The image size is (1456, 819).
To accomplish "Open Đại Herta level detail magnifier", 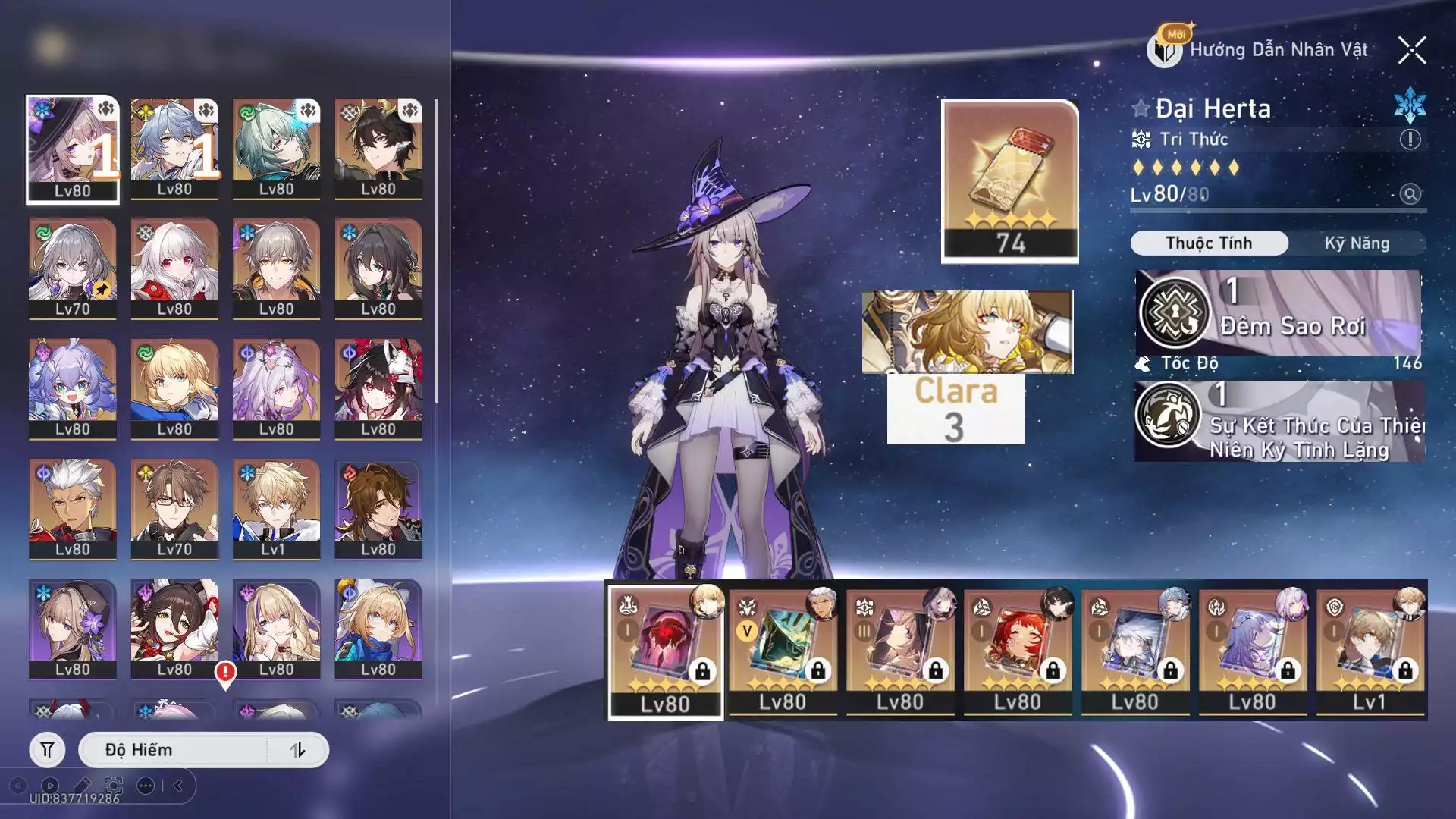I will 1410,194.
